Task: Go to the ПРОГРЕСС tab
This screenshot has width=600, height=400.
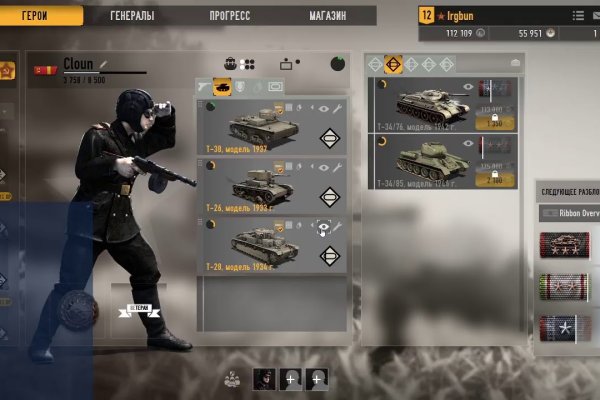Action: (x=230, y=16)
